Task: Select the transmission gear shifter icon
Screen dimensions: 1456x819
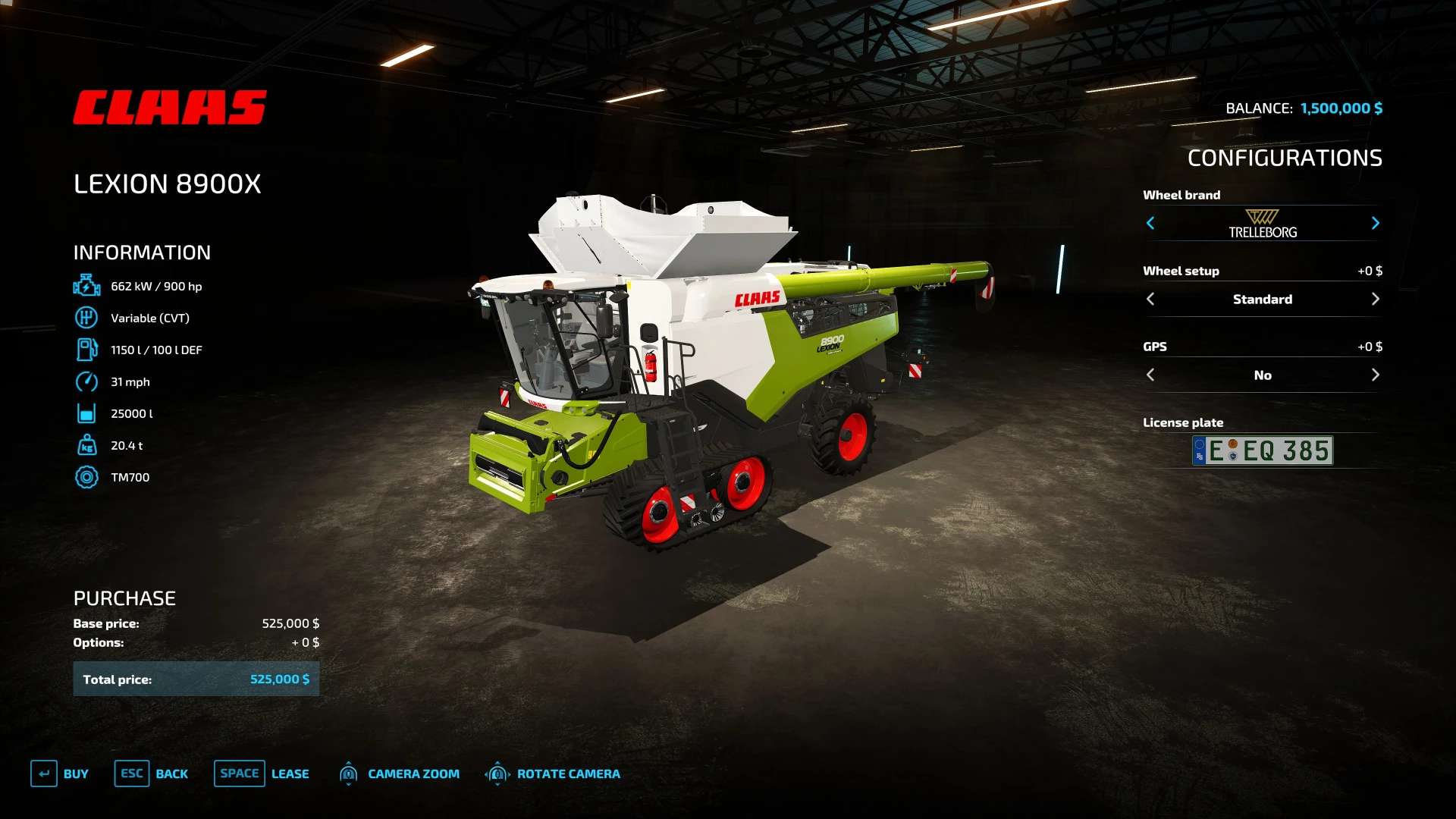Action: 87,318
